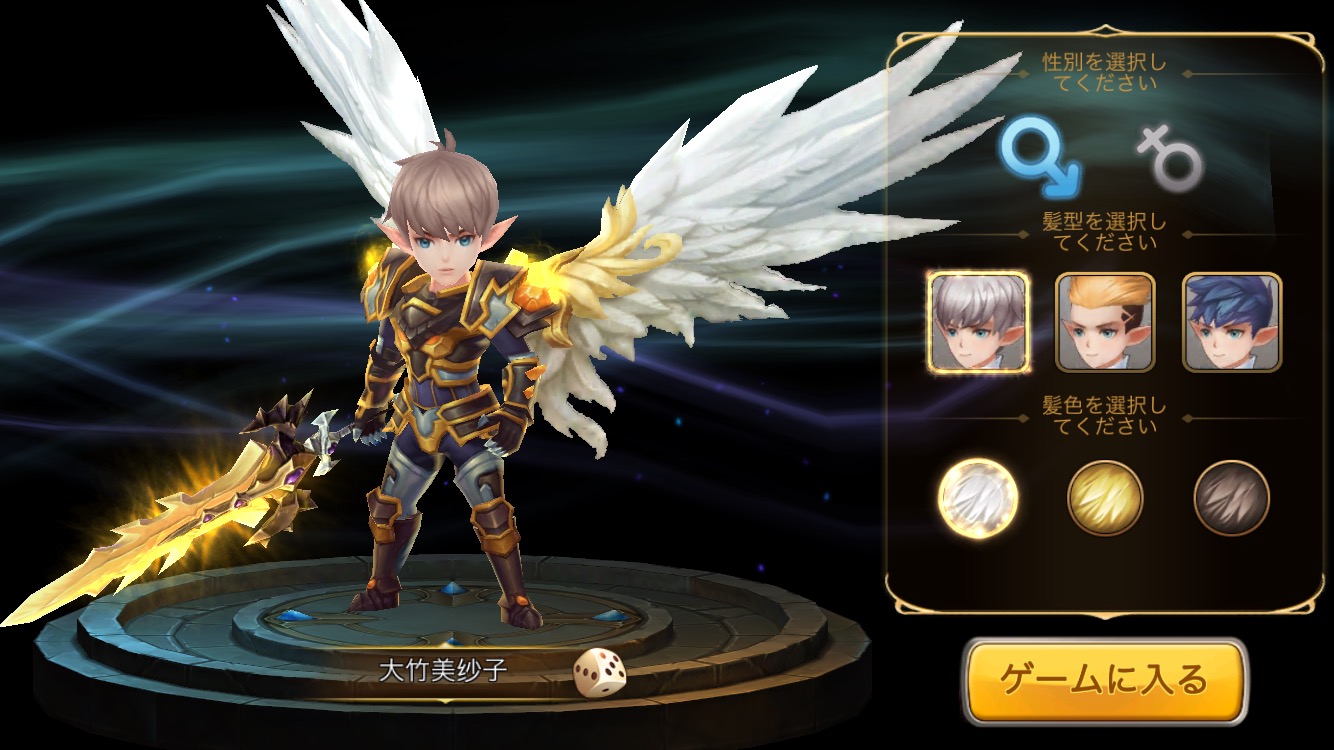Viewport: 1334px width, 750px height.
Task: Roll the dice for a random name
Action: [599, 672]
